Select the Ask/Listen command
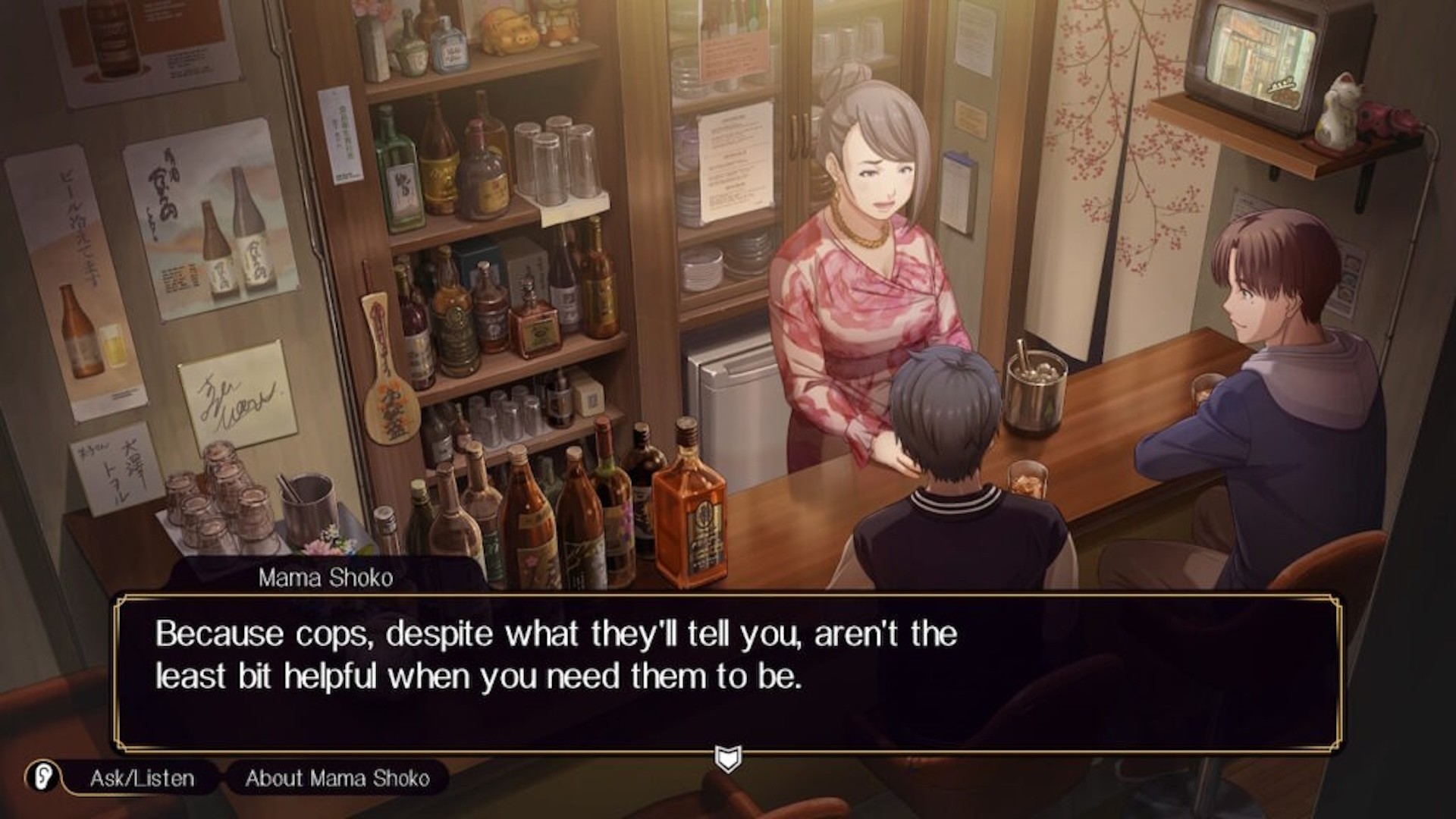The height and width of the screenshot is (819, 1456). [142, 778]
